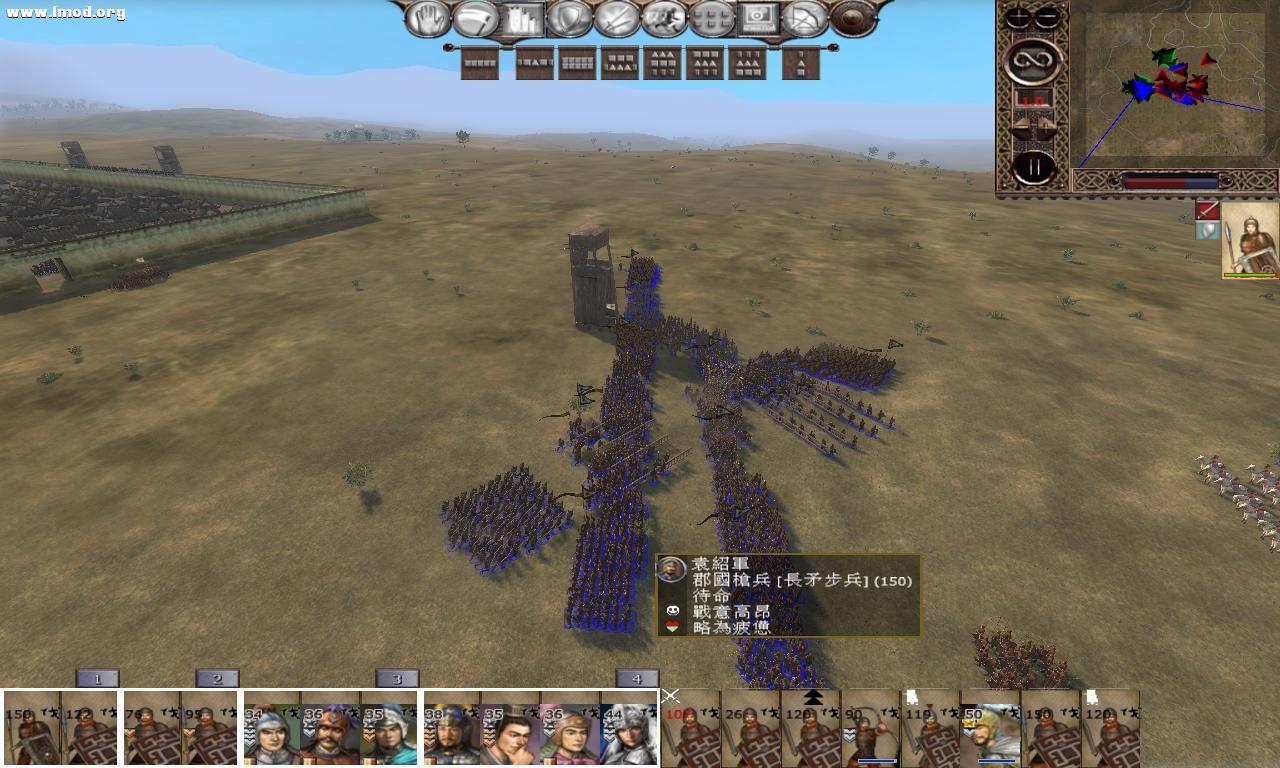The height and width of the screenshot is (768, 1280).
Task: Click the round shield icon at the toolbar's right end
Action: [x=850, y=18]
